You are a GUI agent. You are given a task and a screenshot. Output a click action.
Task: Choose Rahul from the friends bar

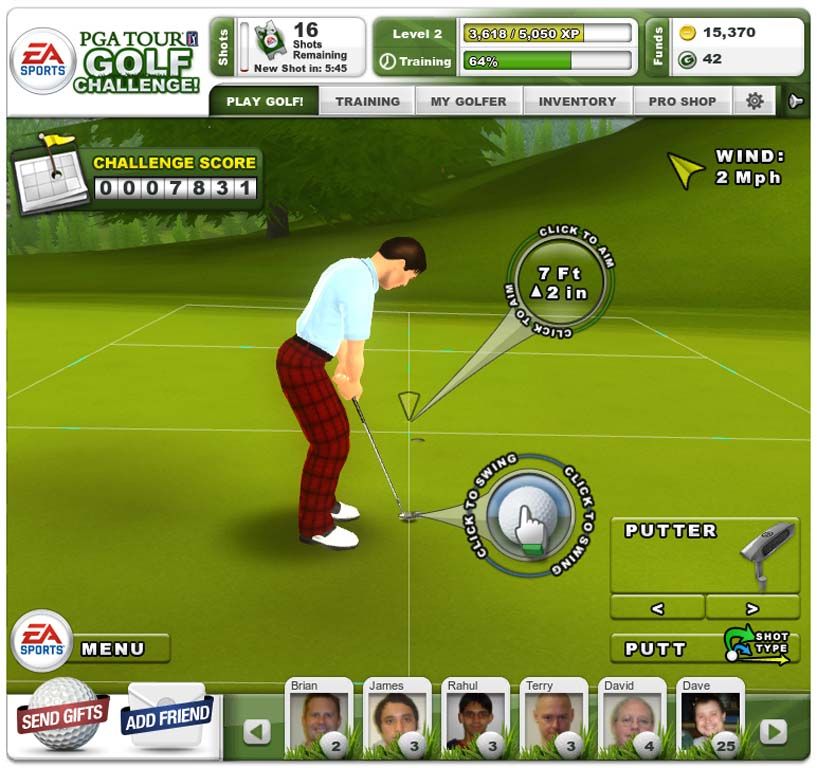[474, 719]
